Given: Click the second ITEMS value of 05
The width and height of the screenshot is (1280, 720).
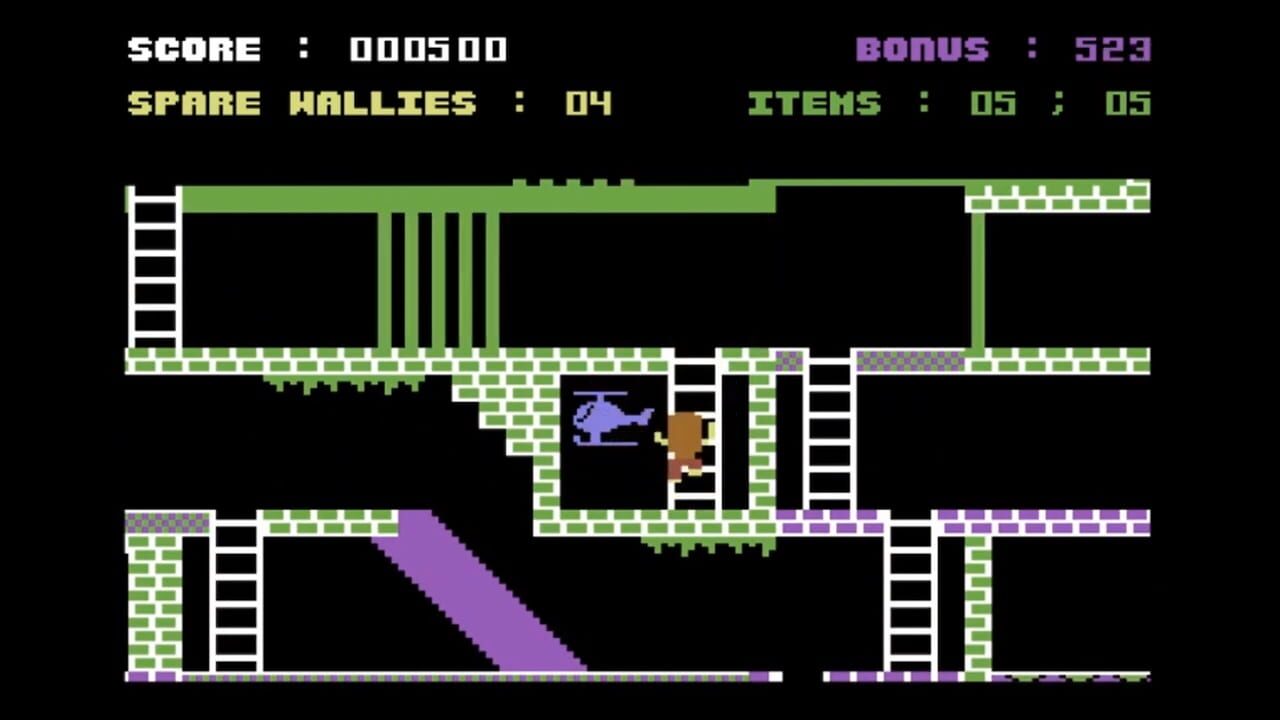Looking at the screenshot, I should point(1128,103).
